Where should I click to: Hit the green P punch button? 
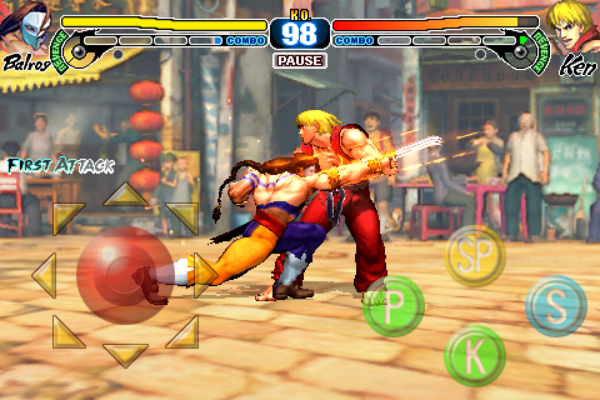pos(393,305)
